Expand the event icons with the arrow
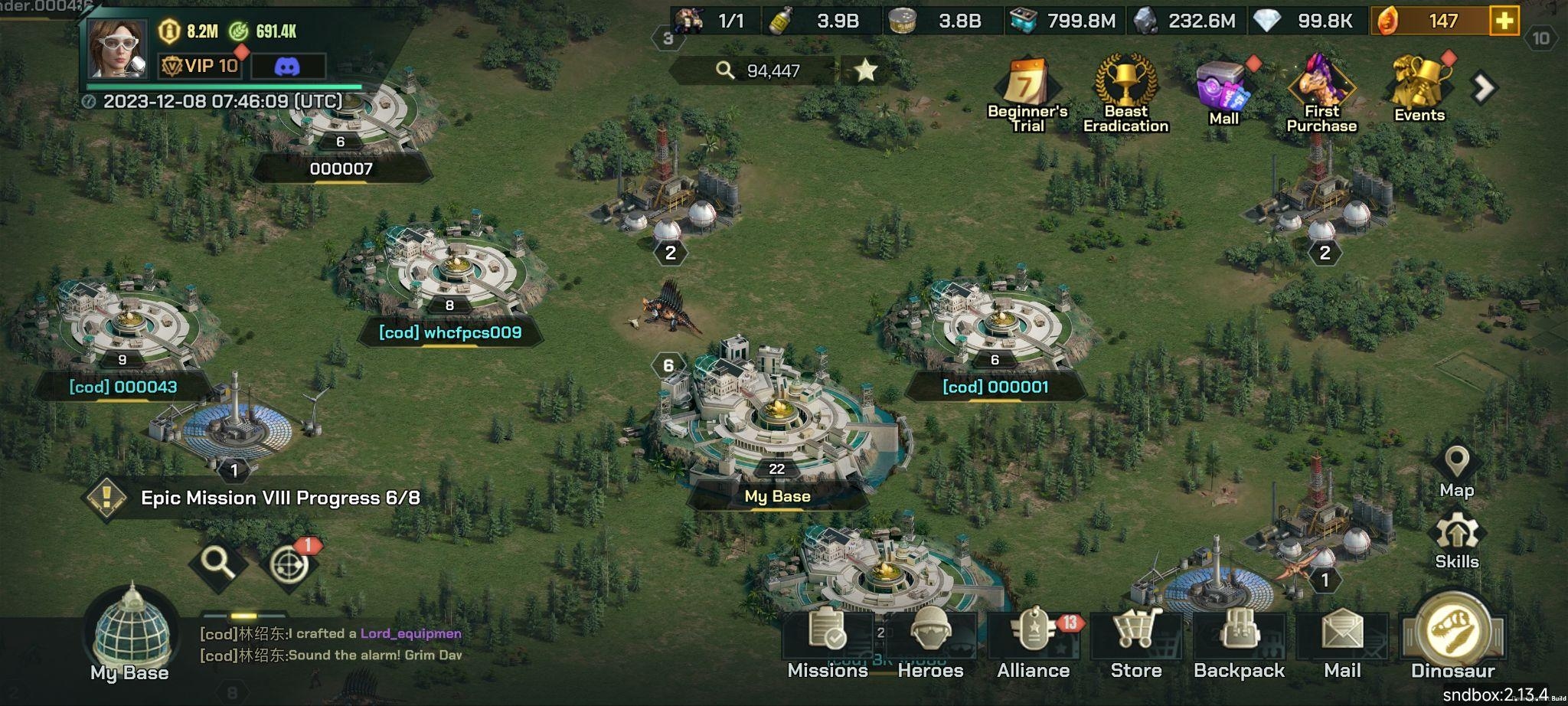This screenshot has height=706, width=1568. [x=1484, y=88]
